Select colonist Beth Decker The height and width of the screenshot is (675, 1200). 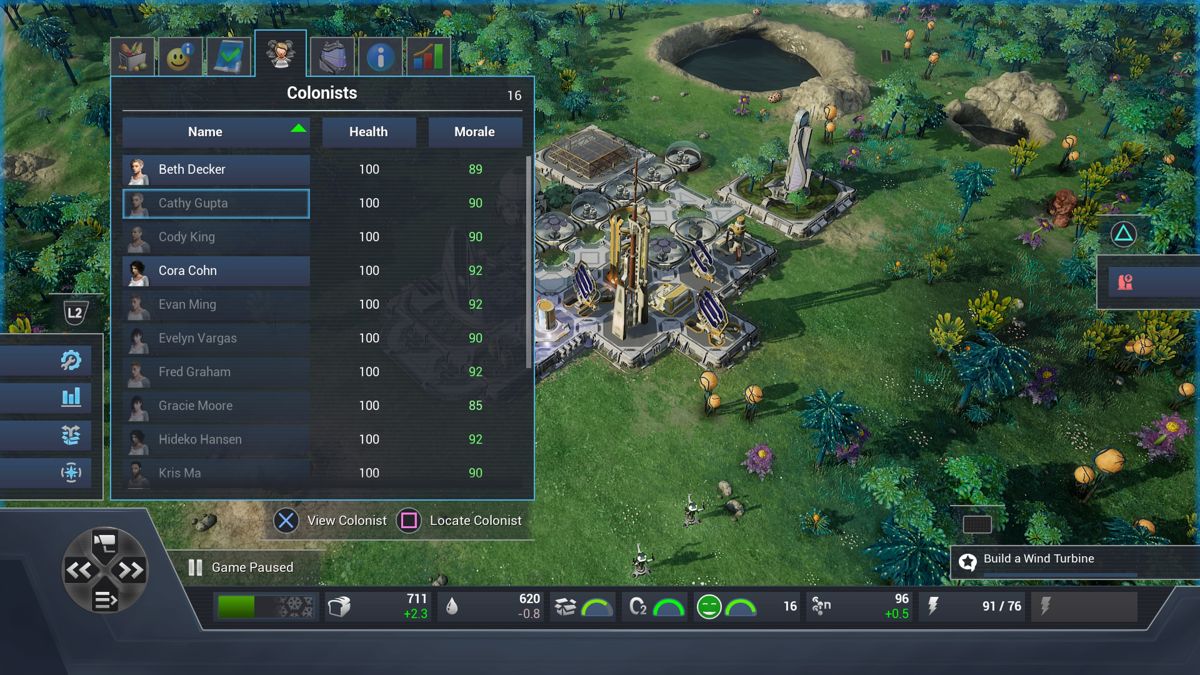pos(216,170)
